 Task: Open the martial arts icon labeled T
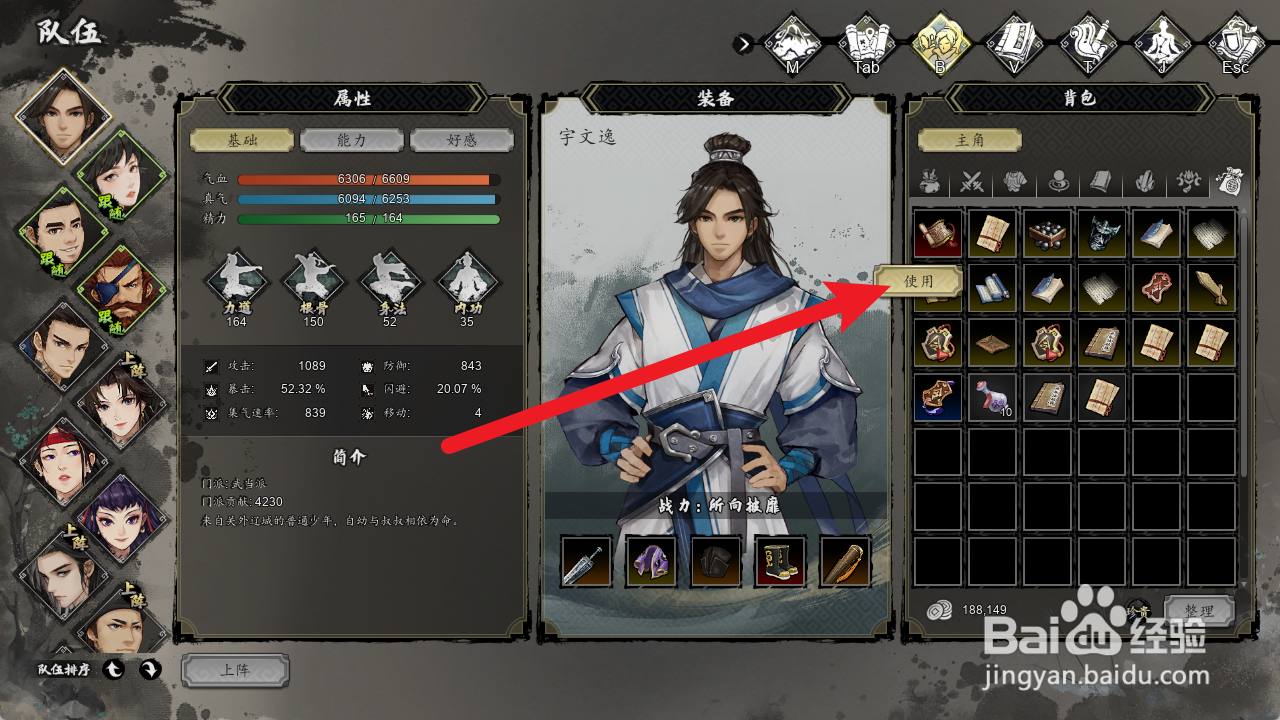click(x=1088, y=45)
